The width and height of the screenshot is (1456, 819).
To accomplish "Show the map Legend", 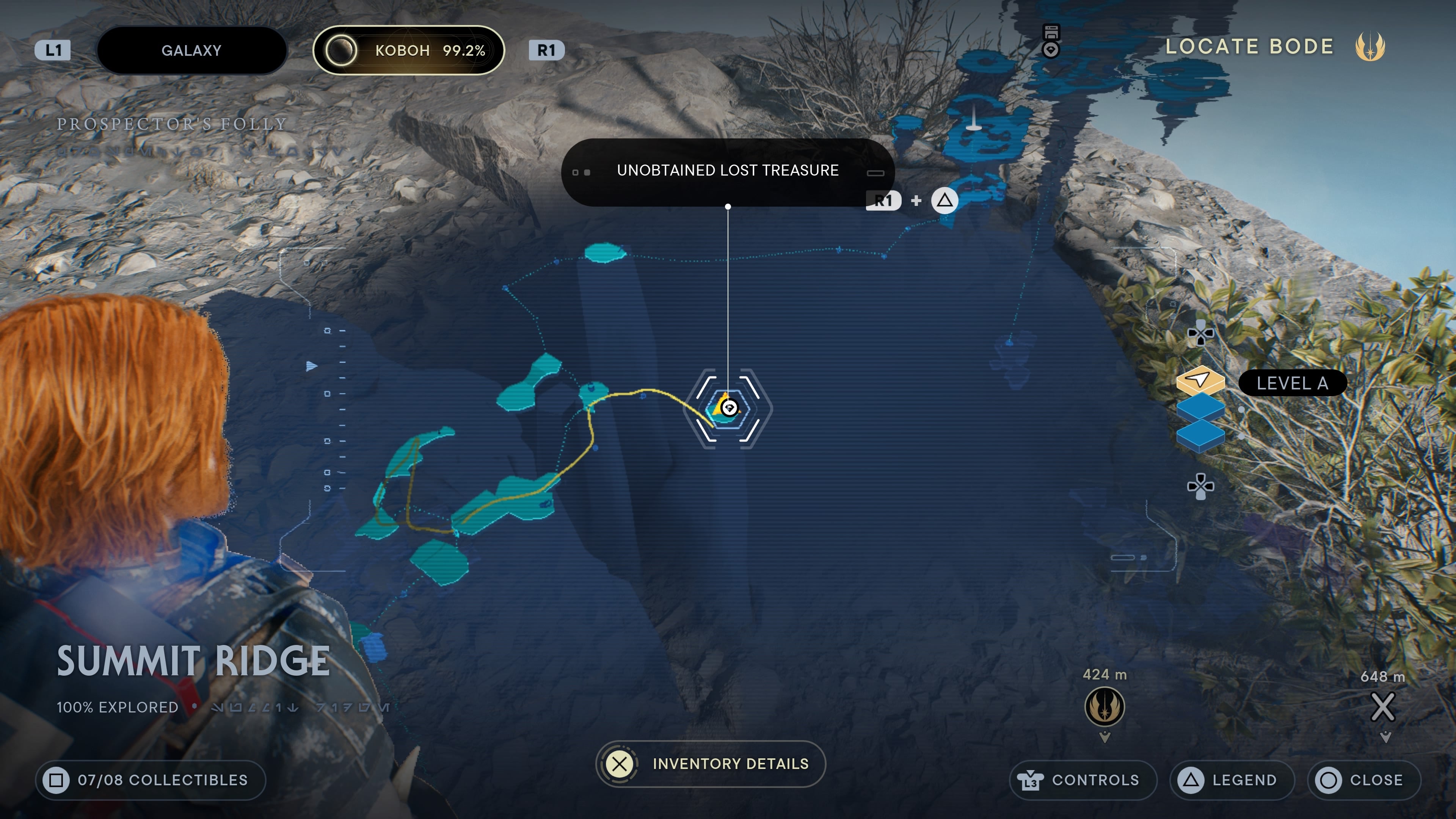I will click(1232, 780).
